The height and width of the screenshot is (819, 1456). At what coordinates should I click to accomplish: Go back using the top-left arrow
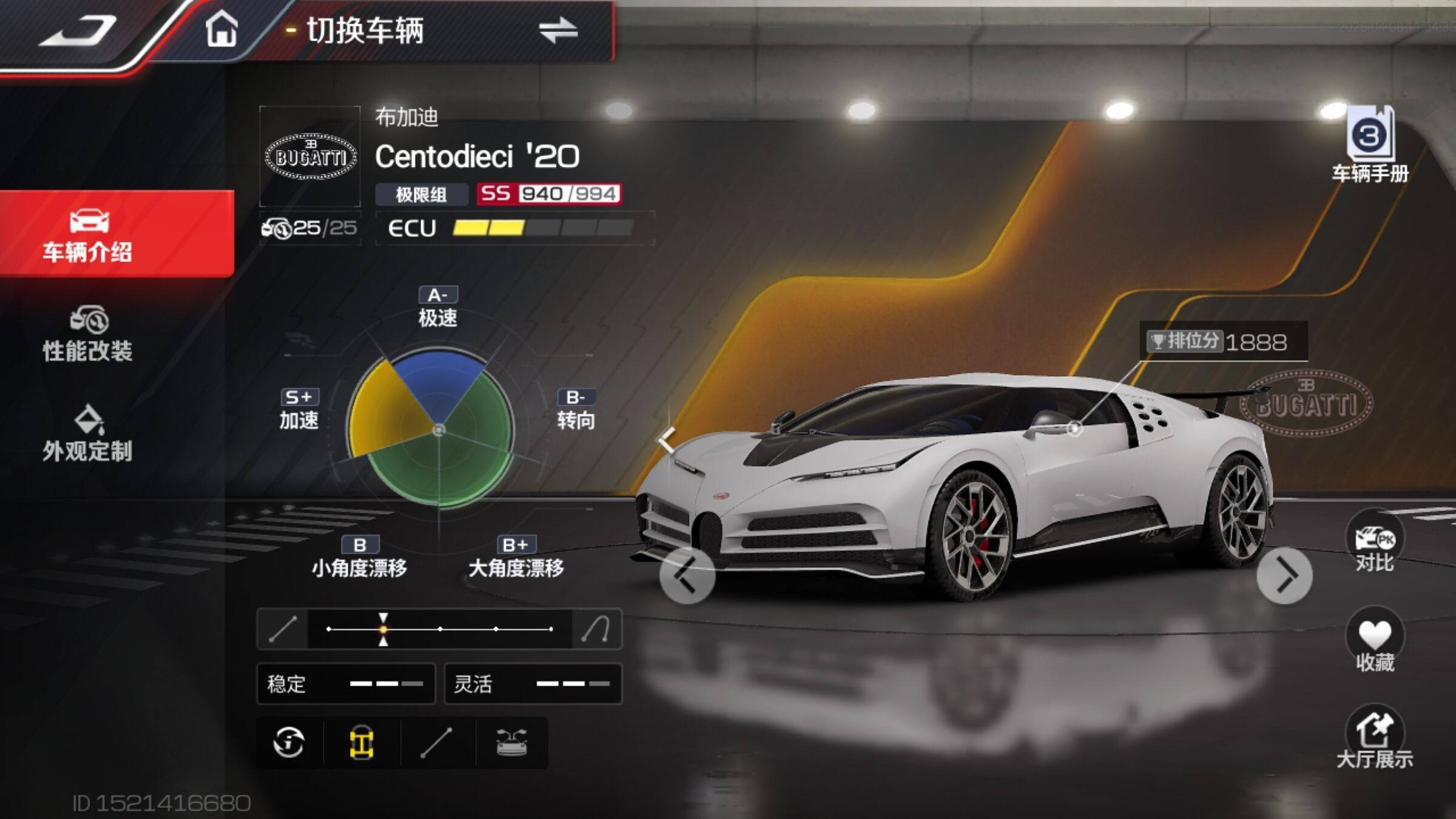click(78, 32)
